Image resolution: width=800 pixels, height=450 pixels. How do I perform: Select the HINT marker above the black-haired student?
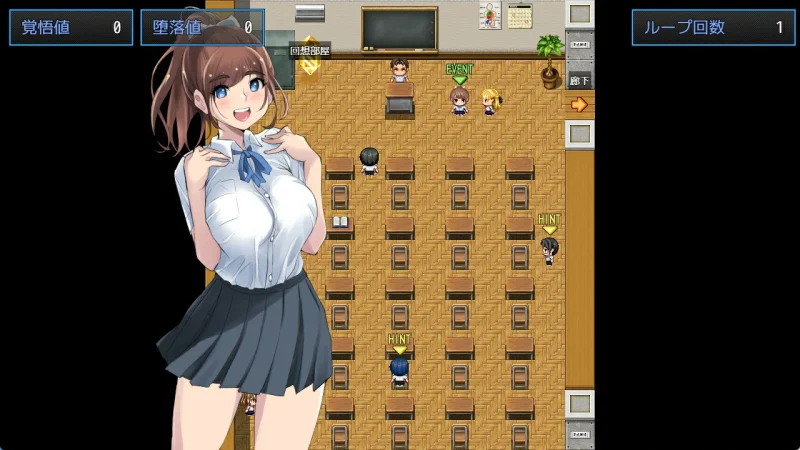549,222
